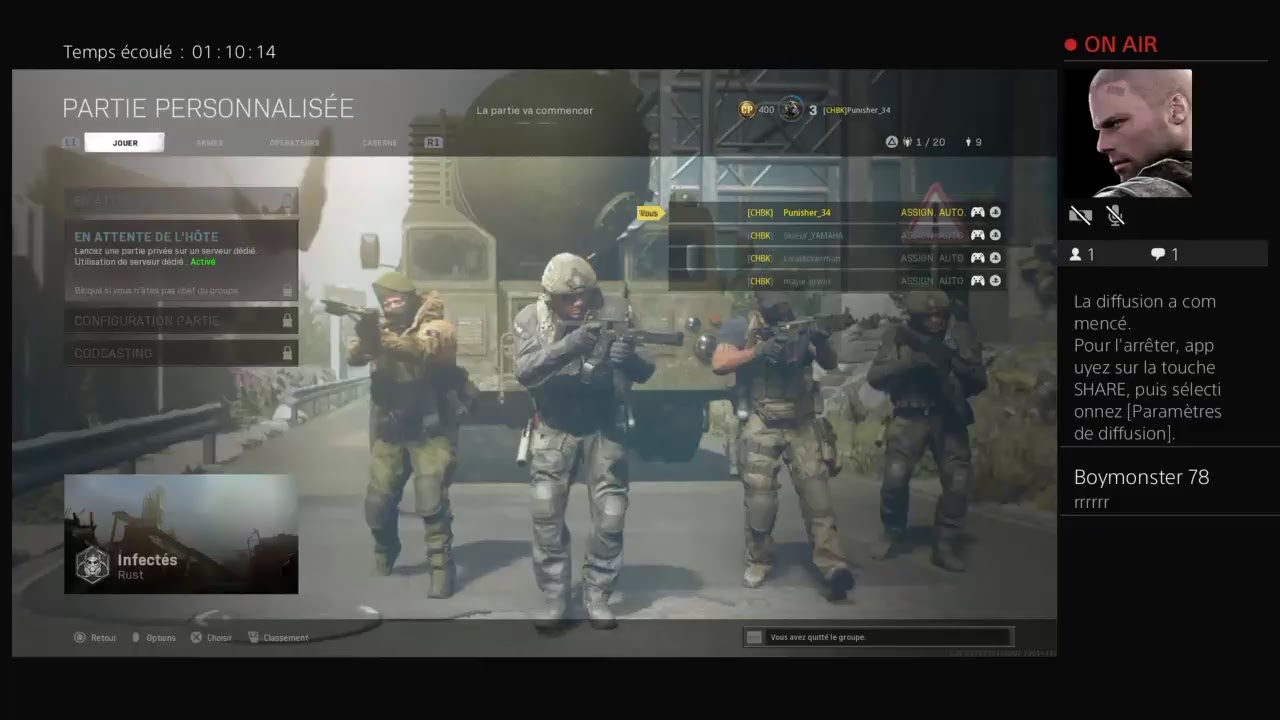Select the Punisher_34 player row
The image size is (1280, 720).
click(x=837, y=212)
